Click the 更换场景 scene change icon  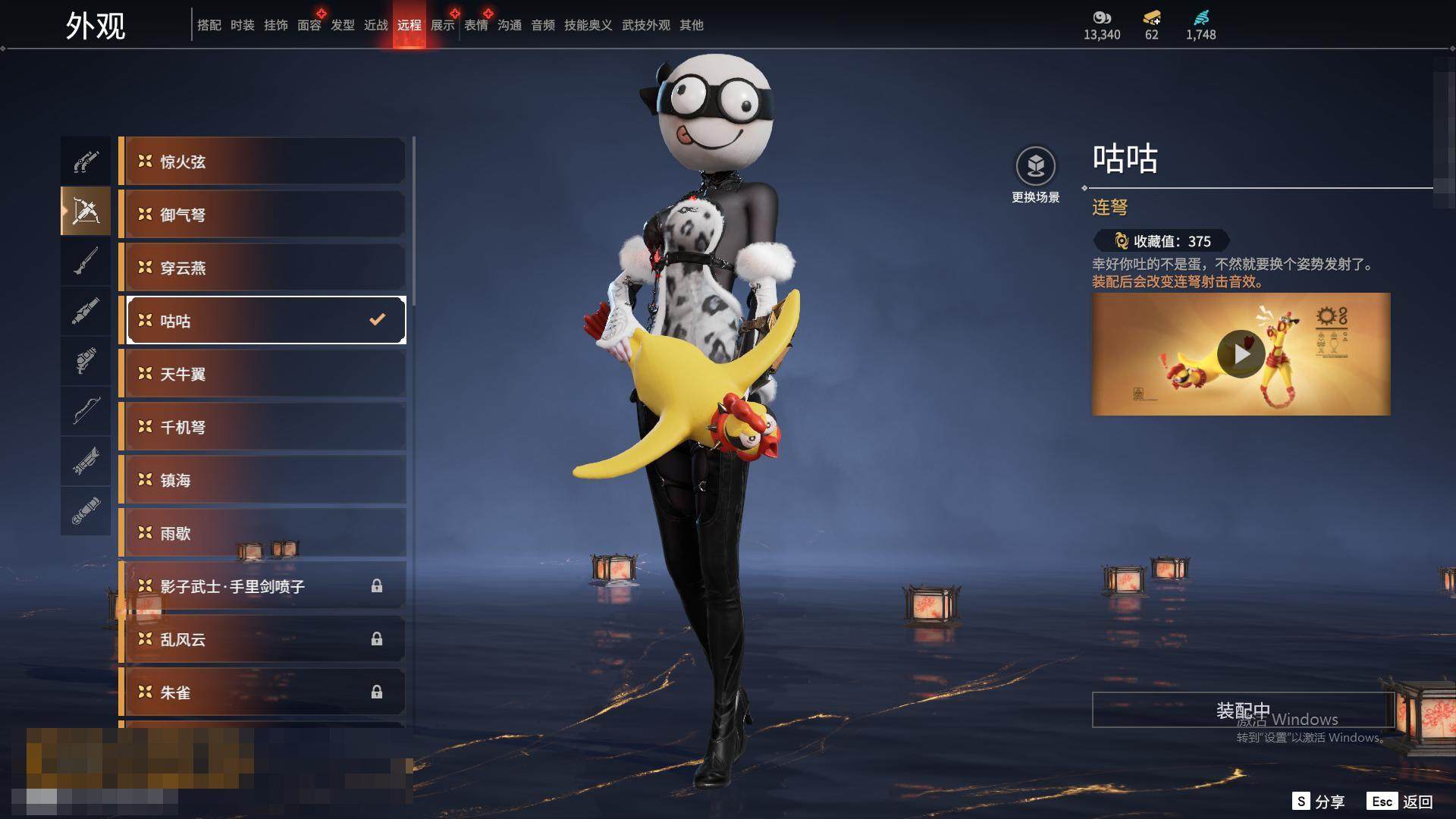tap(1035, 166)
